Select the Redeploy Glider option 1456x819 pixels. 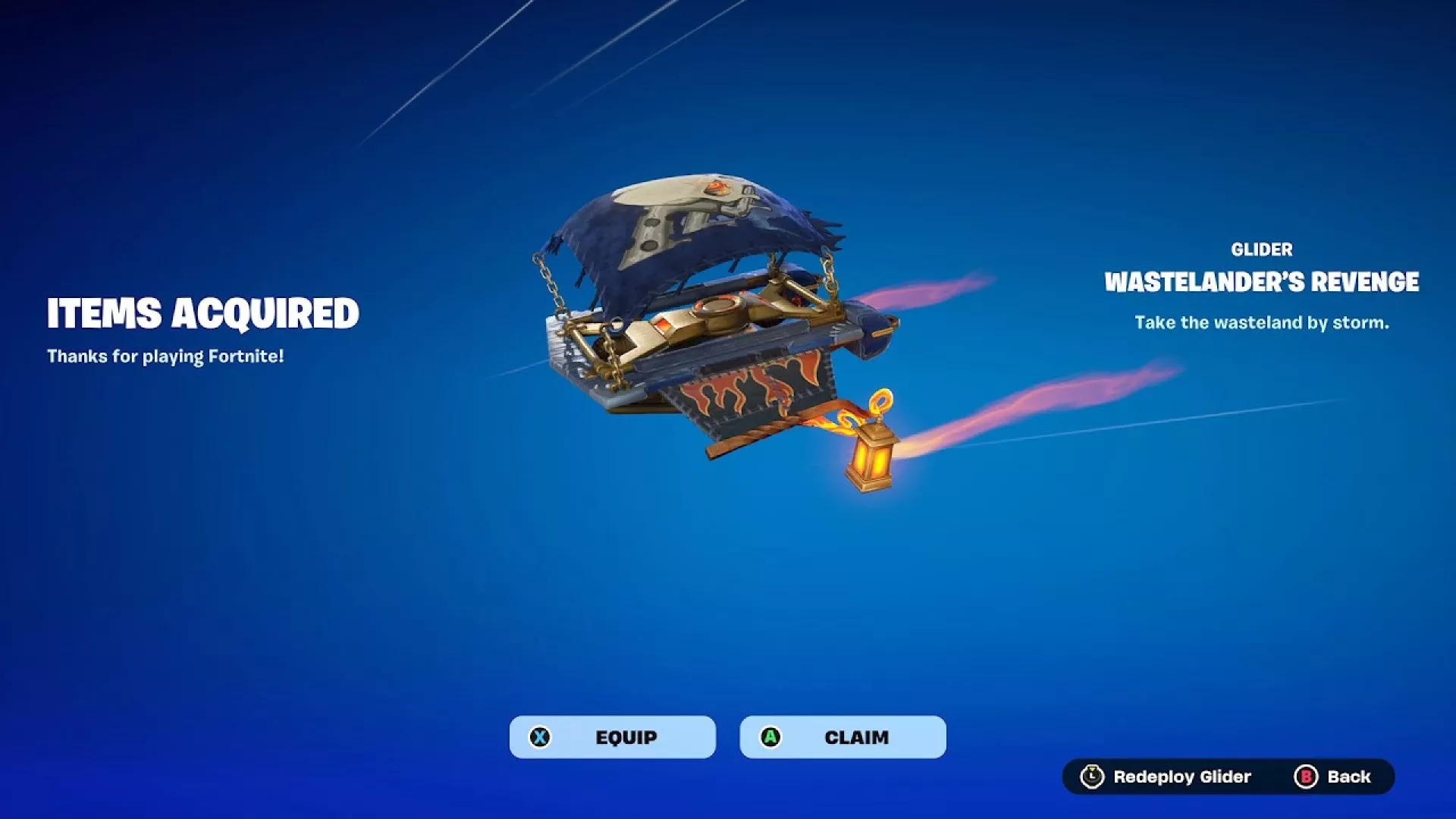(x=1166, y=777)
